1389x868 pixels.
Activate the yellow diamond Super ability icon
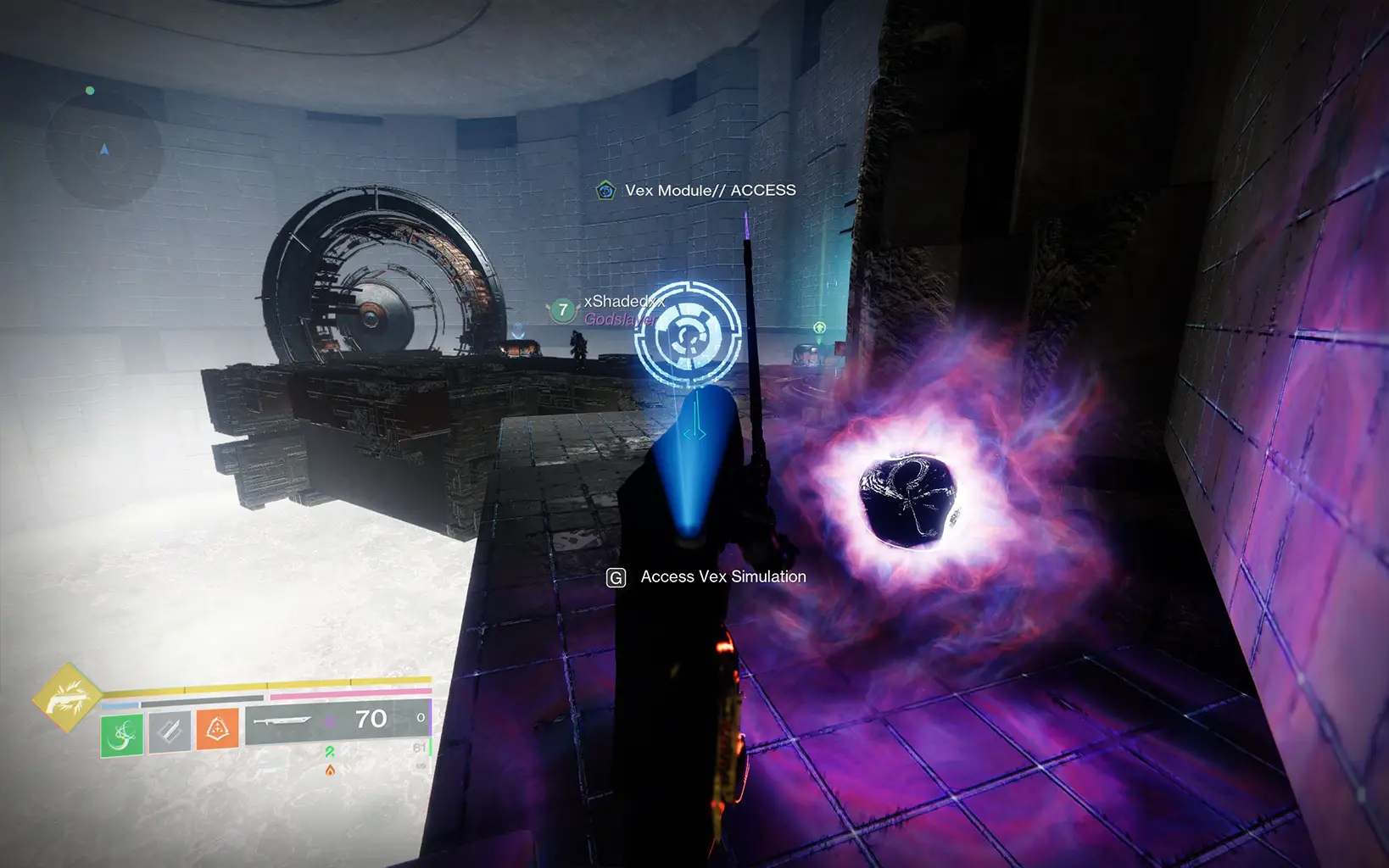coord(67,698)
